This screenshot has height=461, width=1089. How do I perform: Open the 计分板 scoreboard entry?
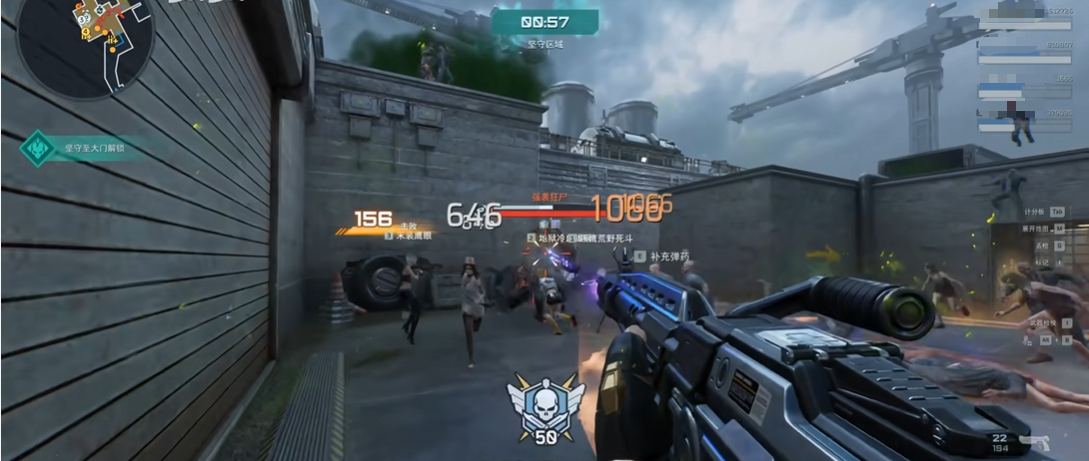coord(1036,212)
